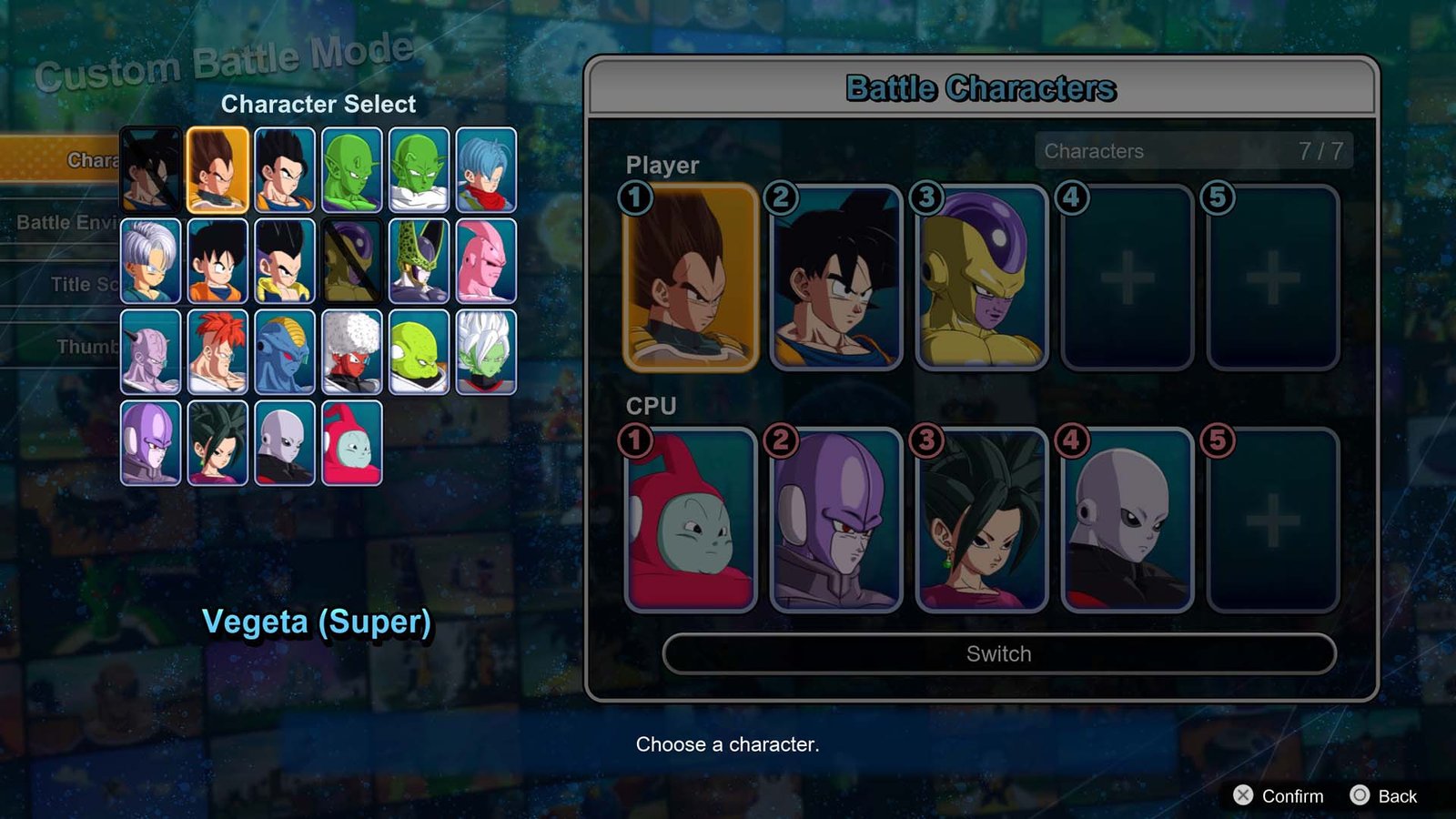Click the Switch button
Screen dimensions: 1456x819
[998, 653]
